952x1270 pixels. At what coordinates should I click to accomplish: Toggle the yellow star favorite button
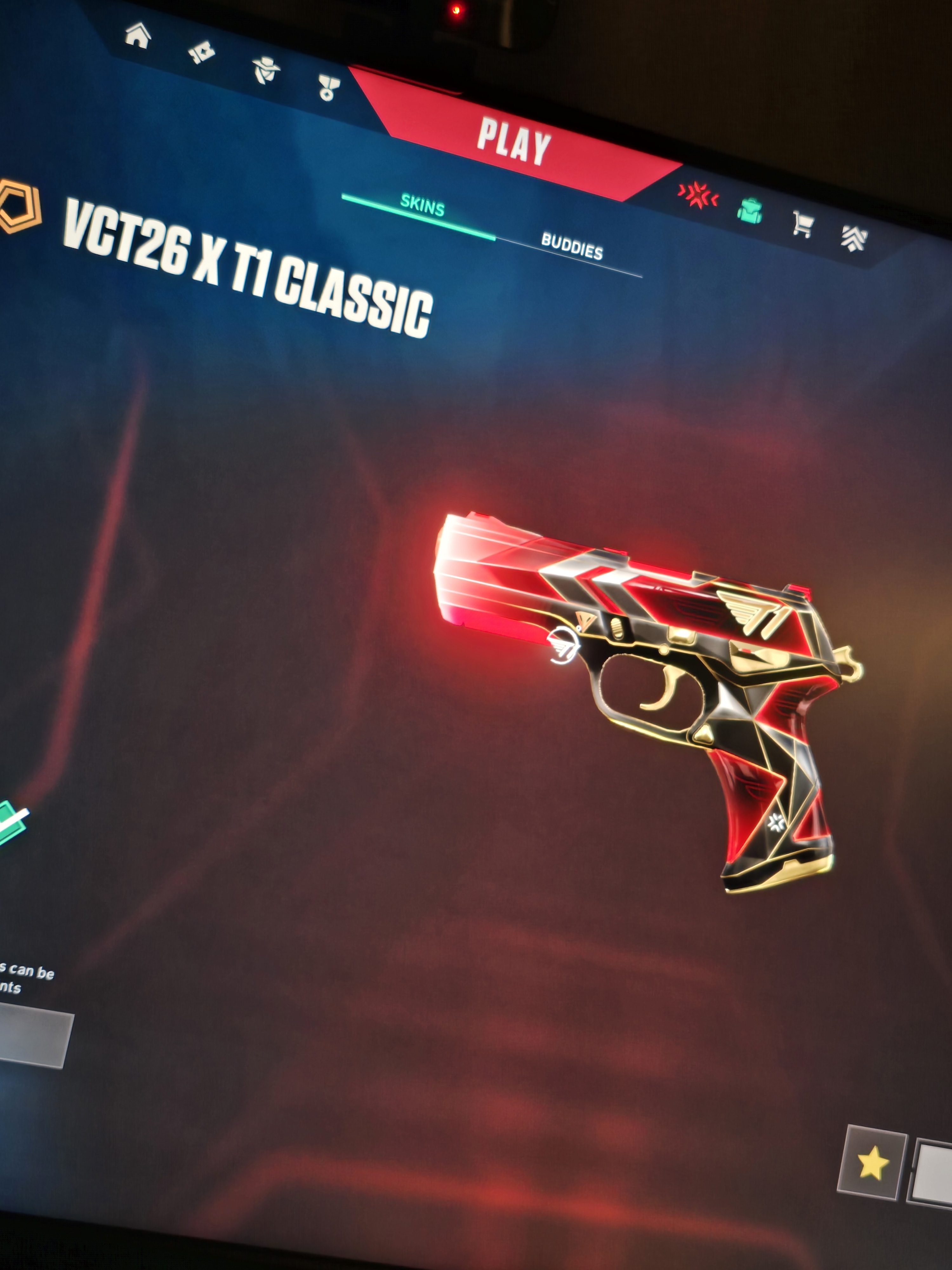(872, 1162)
